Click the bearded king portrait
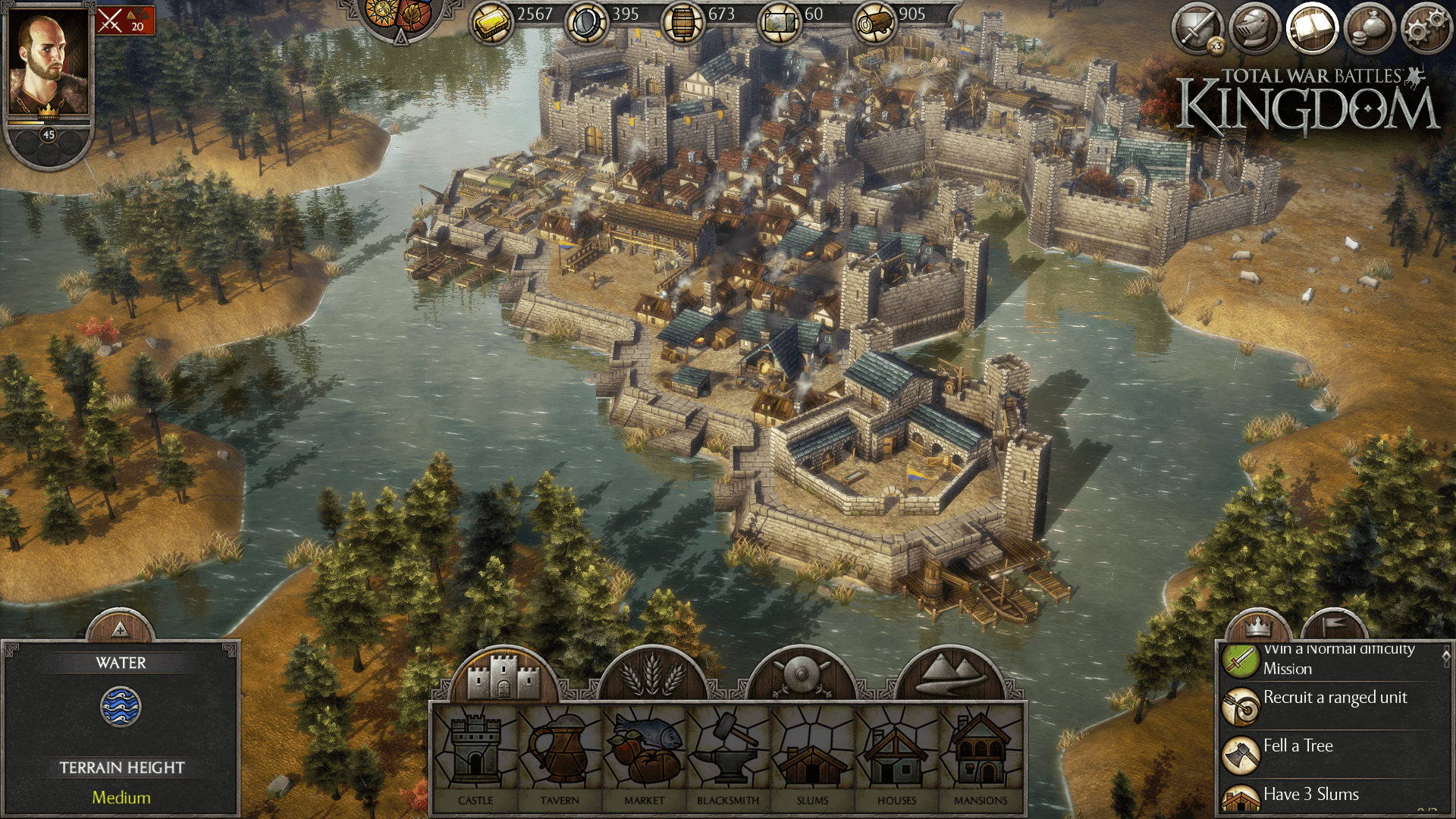The height and width of the screenshot is (819, 1456). pos(48,64)
